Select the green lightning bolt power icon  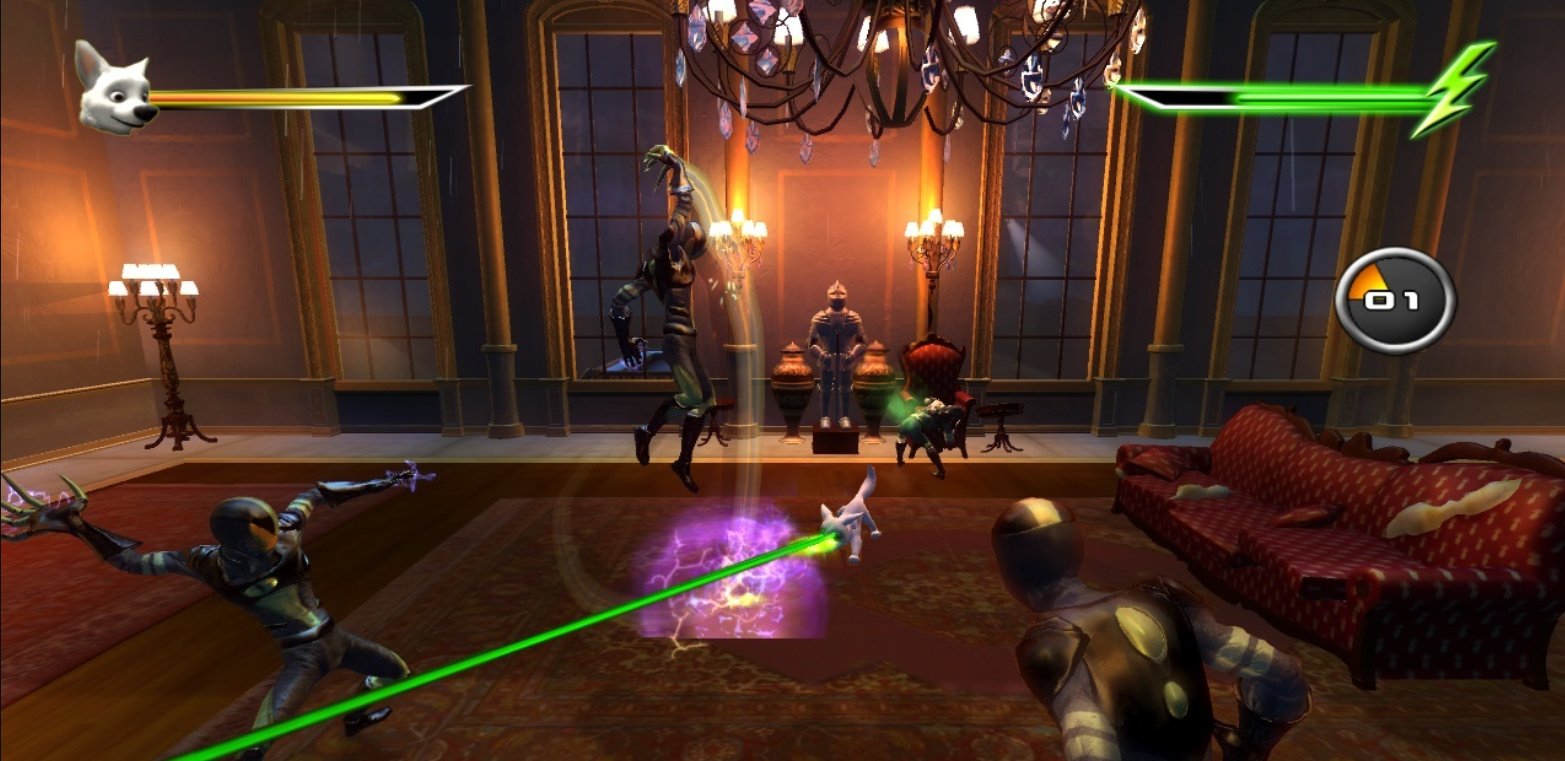[1455, 90]
